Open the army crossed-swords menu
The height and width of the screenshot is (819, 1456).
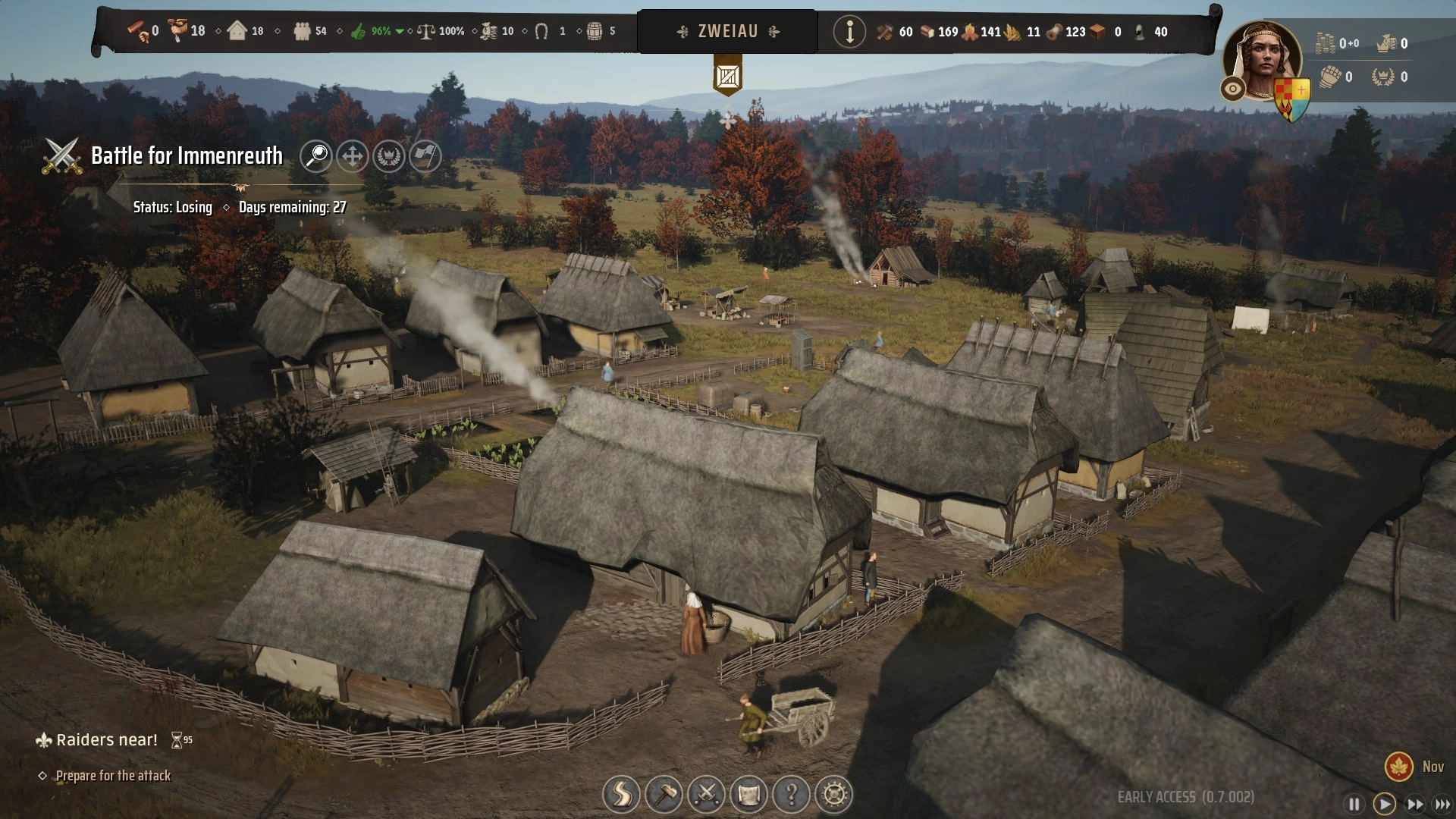[x=706, y=794]
